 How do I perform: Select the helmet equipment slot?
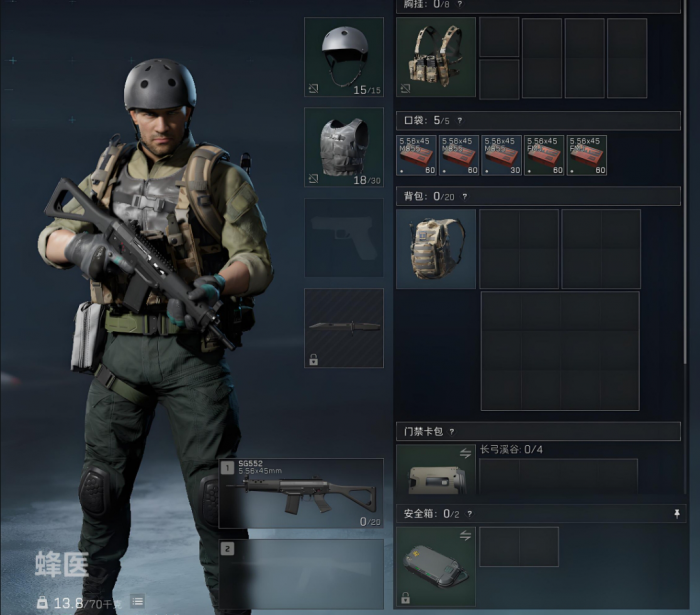click(x=343, y=57)
